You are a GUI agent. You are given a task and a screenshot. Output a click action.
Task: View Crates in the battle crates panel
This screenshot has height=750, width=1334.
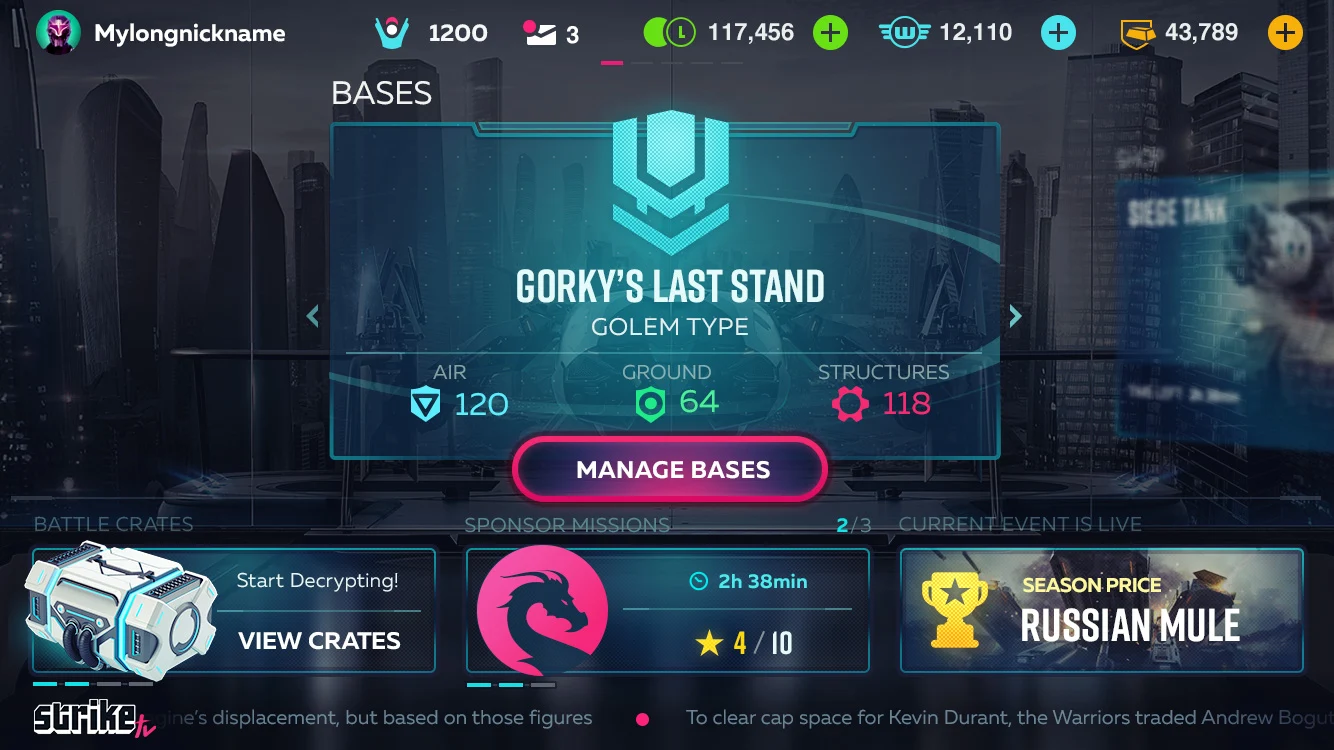(319, 641)
